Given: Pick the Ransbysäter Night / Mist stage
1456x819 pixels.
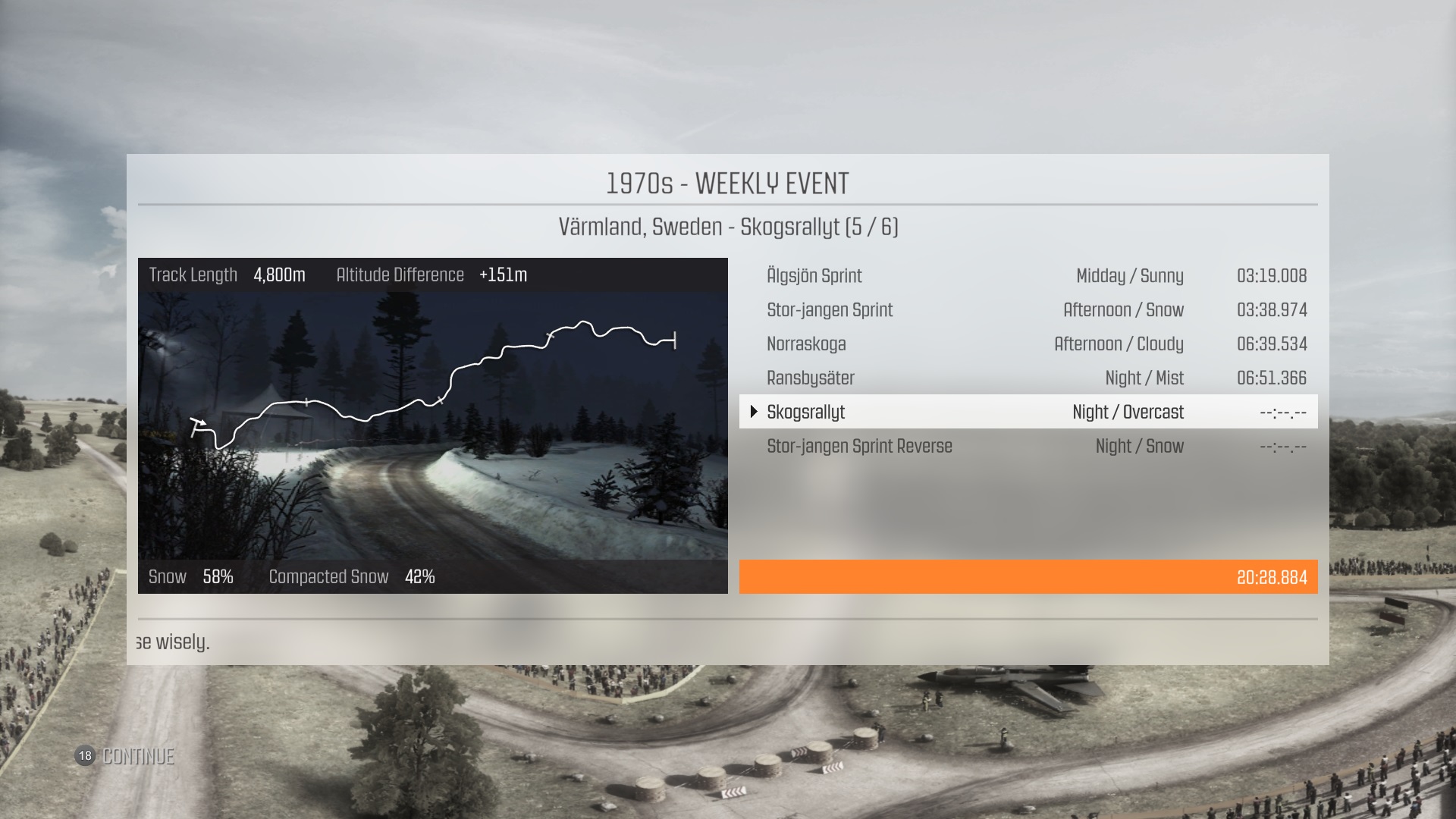Looking at the screenshot, I should coord(1028,378).
